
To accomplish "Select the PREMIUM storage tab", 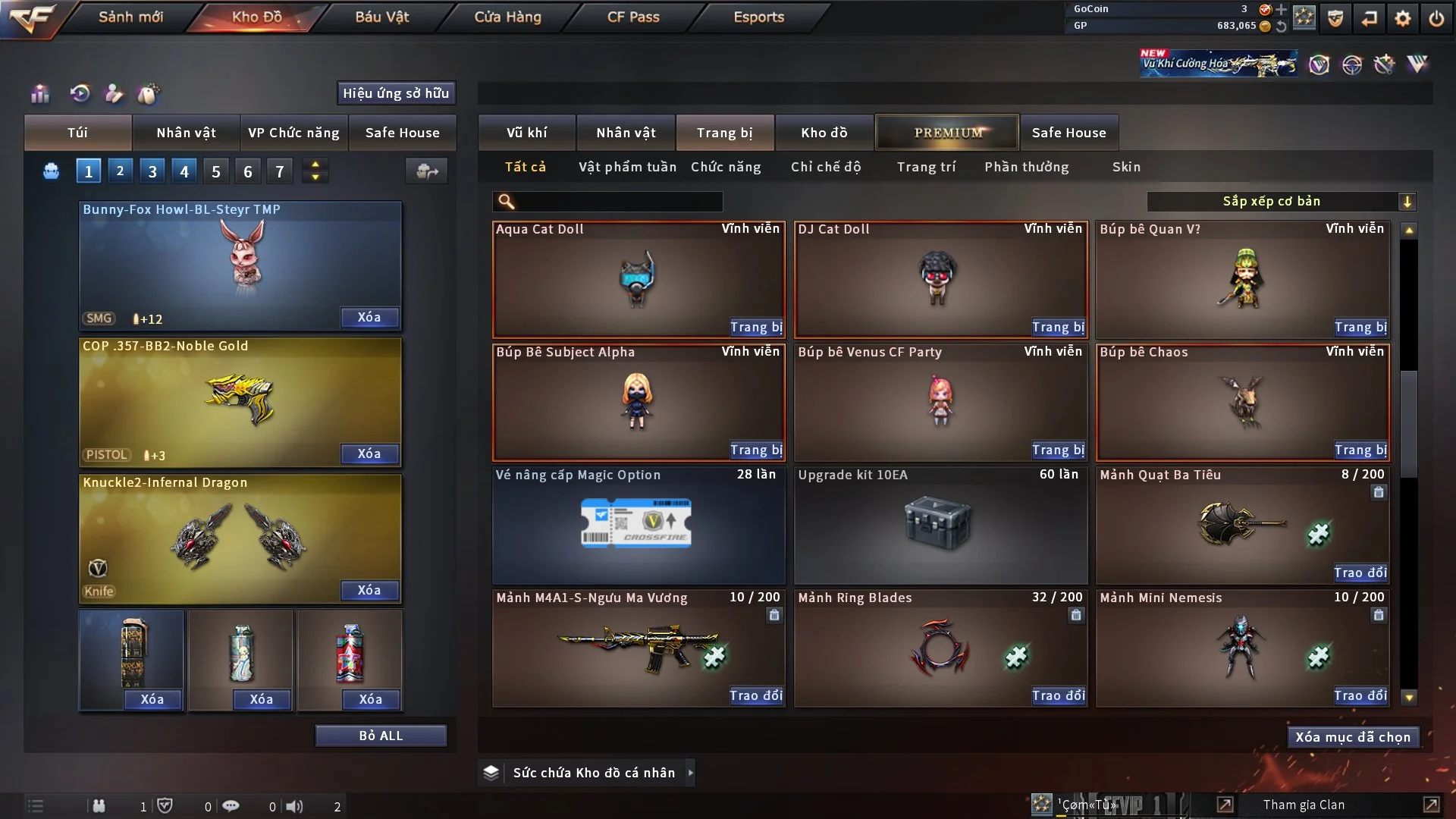I will 948,133.
